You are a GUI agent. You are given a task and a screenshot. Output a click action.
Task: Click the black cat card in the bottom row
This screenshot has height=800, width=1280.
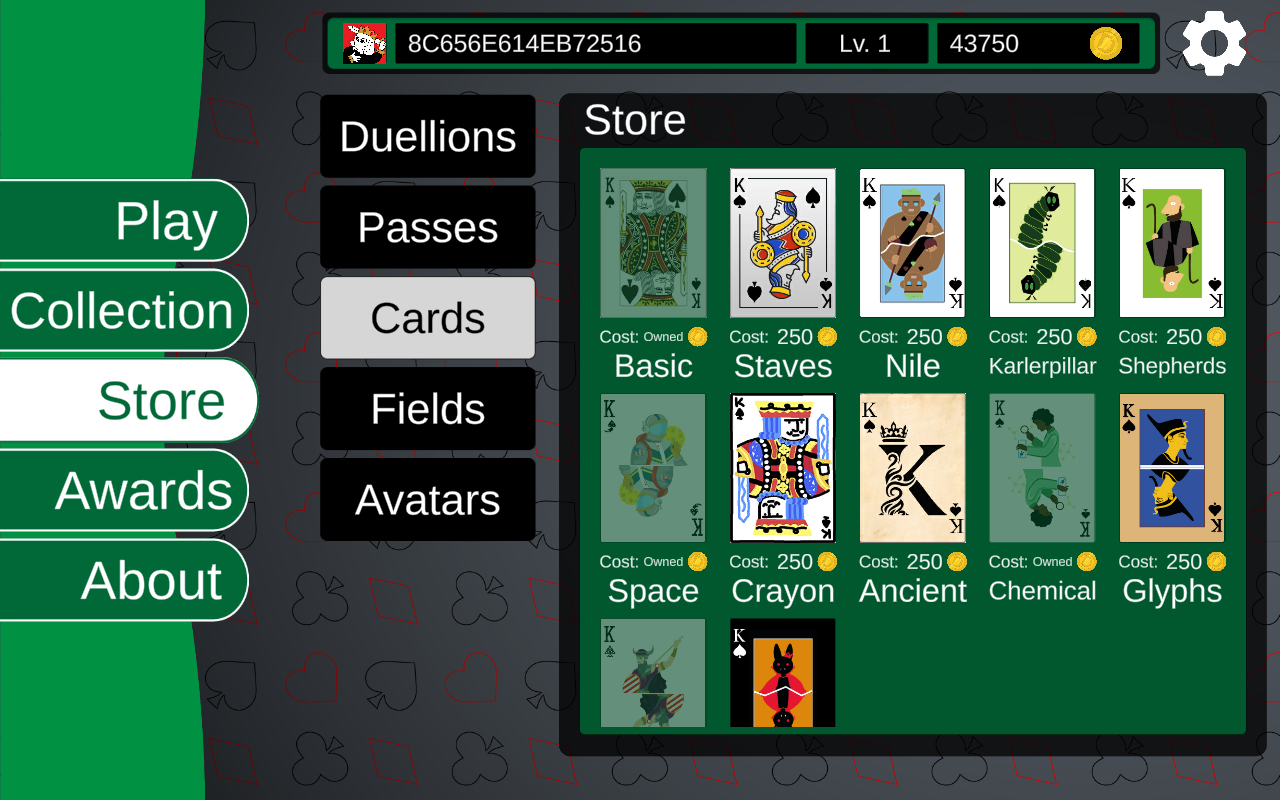(782, 672)
